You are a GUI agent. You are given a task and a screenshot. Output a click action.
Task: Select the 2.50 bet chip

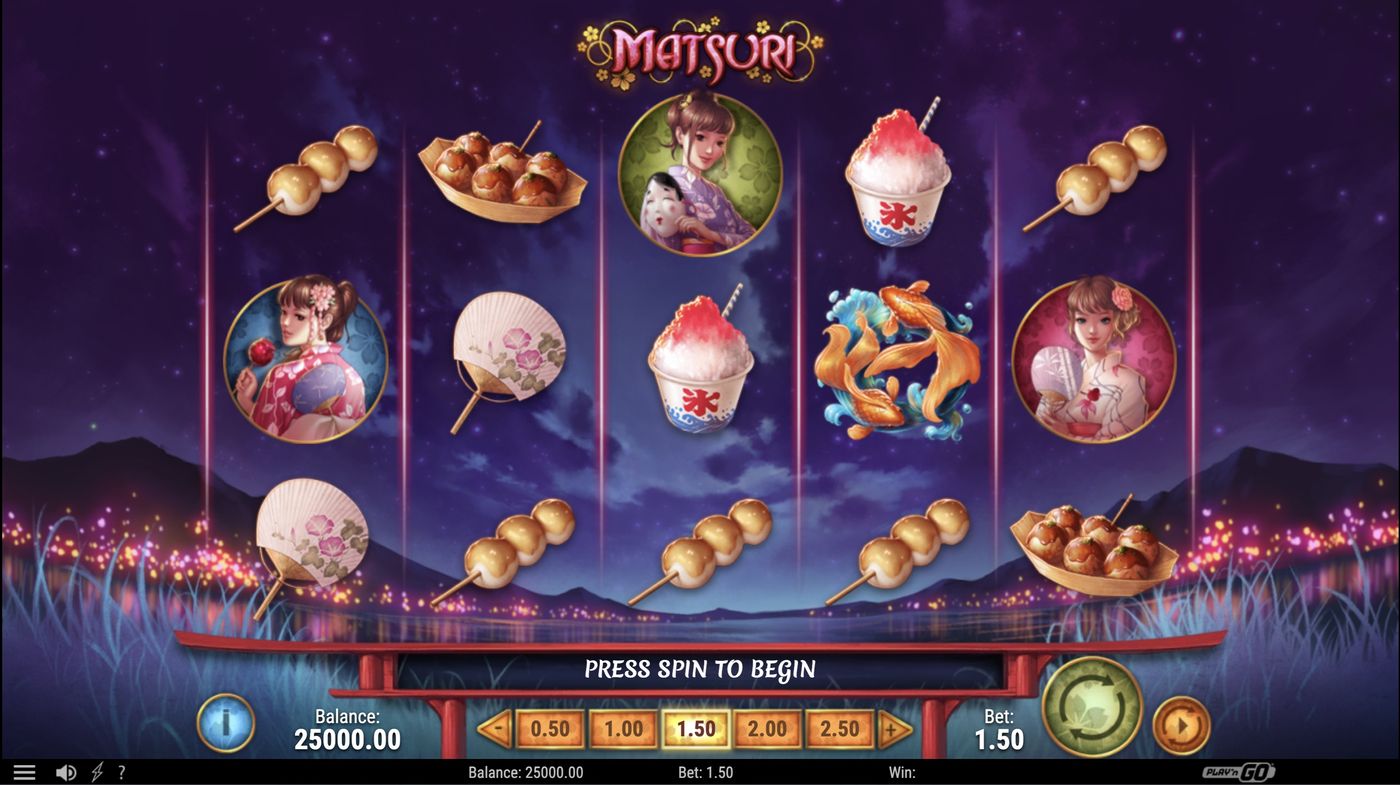[x=837, y=729]
